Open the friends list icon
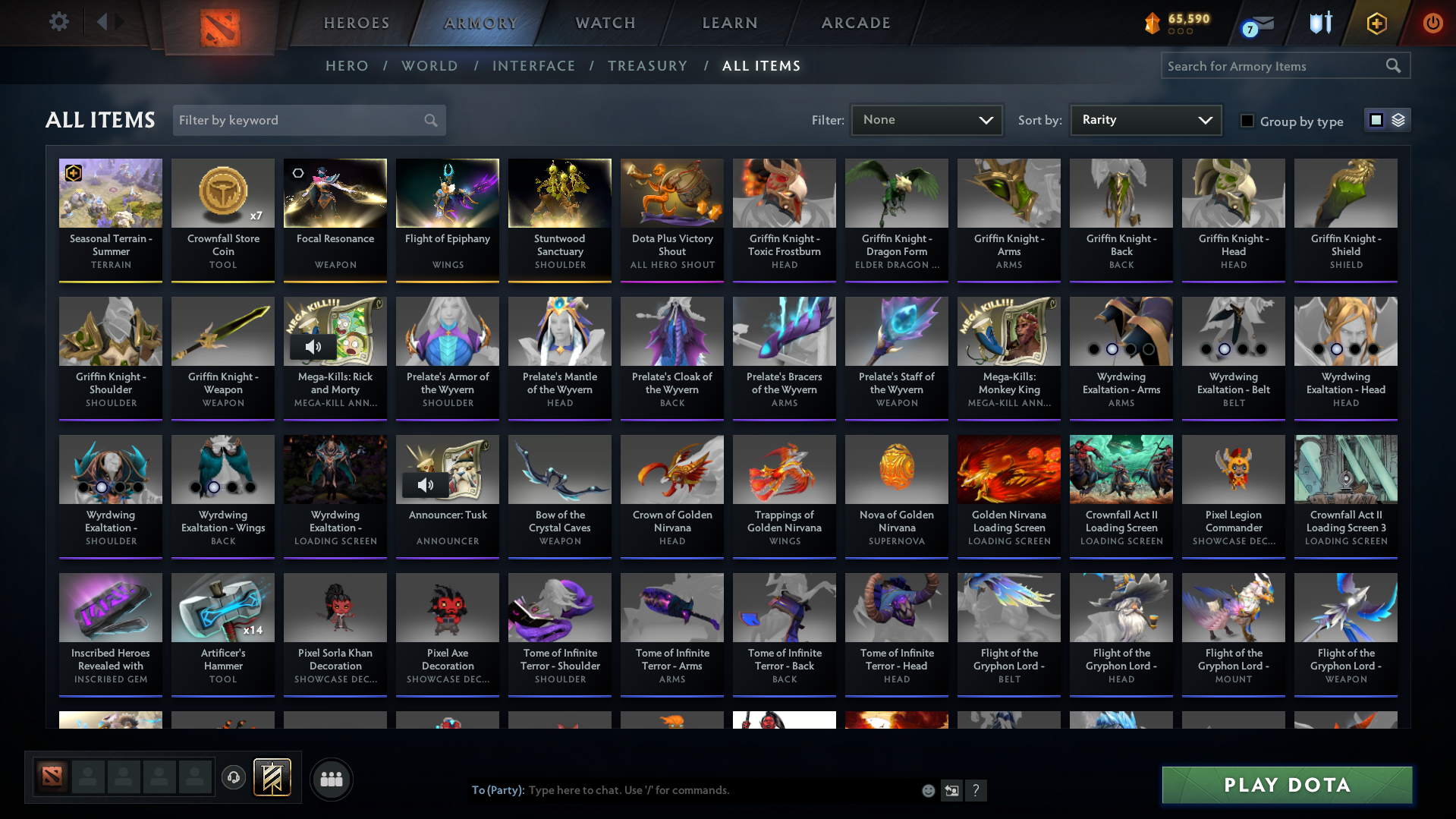 pos(330,779)
